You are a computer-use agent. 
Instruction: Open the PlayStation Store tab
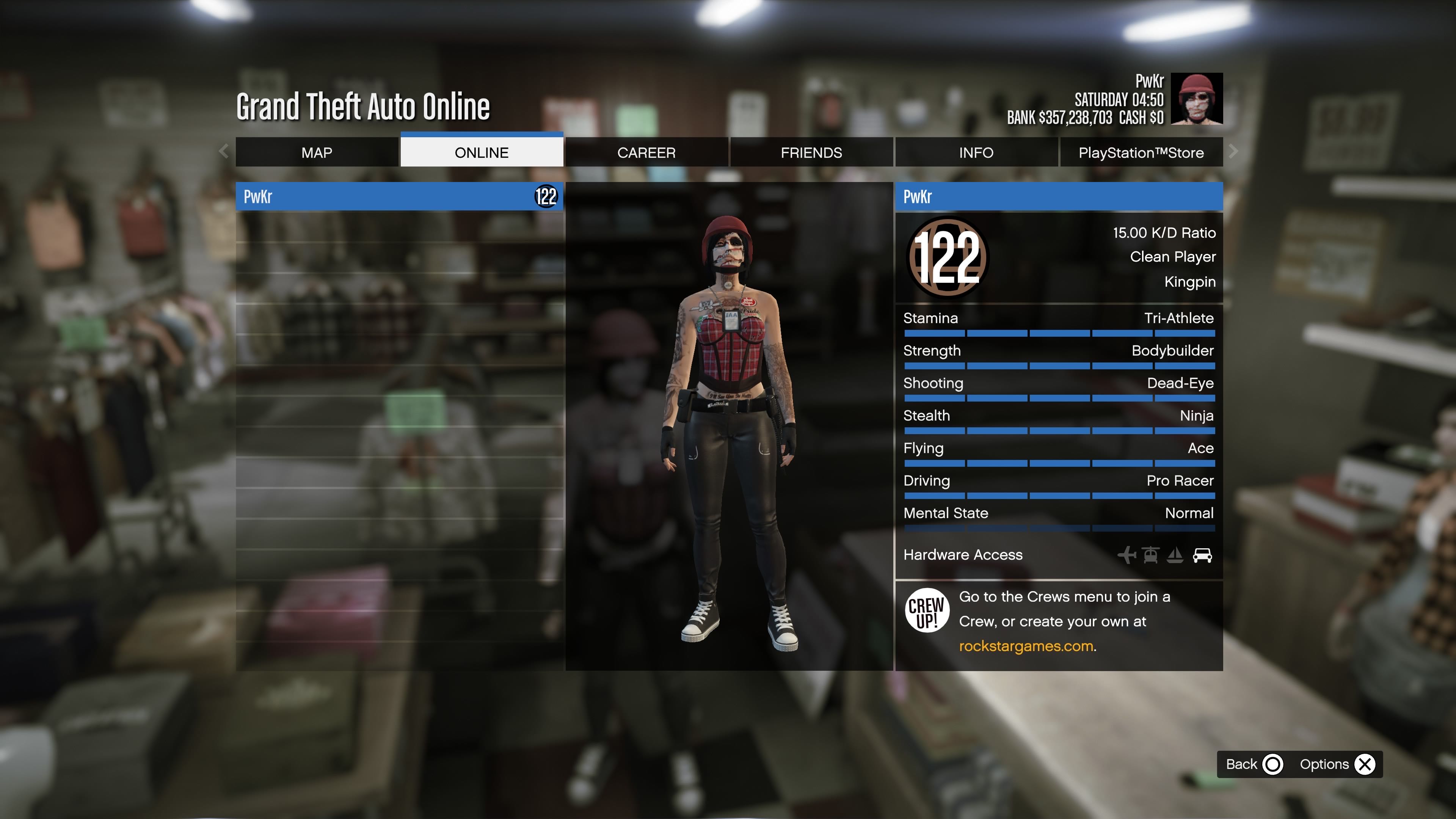(1141, 152)
